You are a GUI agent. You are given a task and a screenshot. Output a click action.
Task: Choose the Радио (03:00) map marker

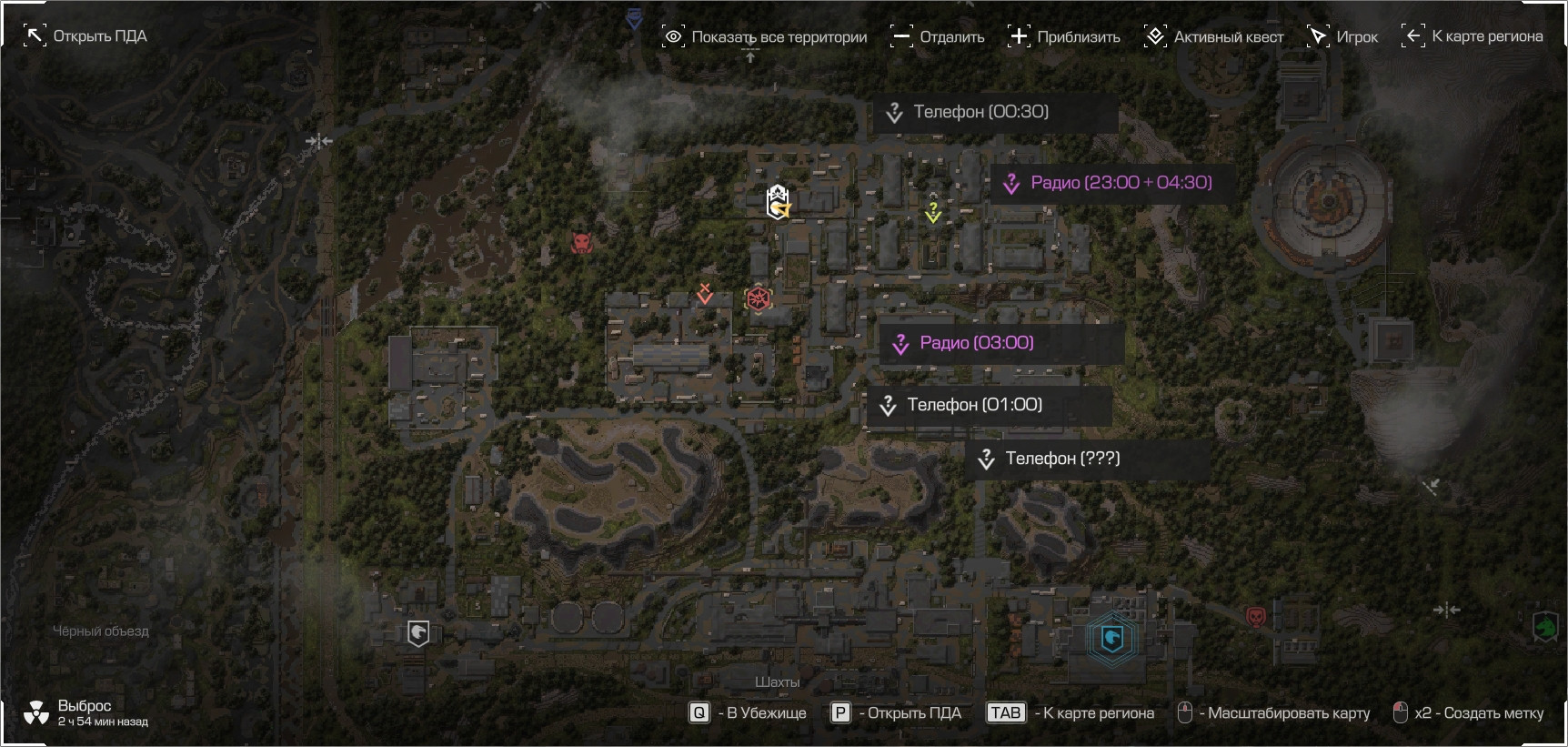(976, 343)
